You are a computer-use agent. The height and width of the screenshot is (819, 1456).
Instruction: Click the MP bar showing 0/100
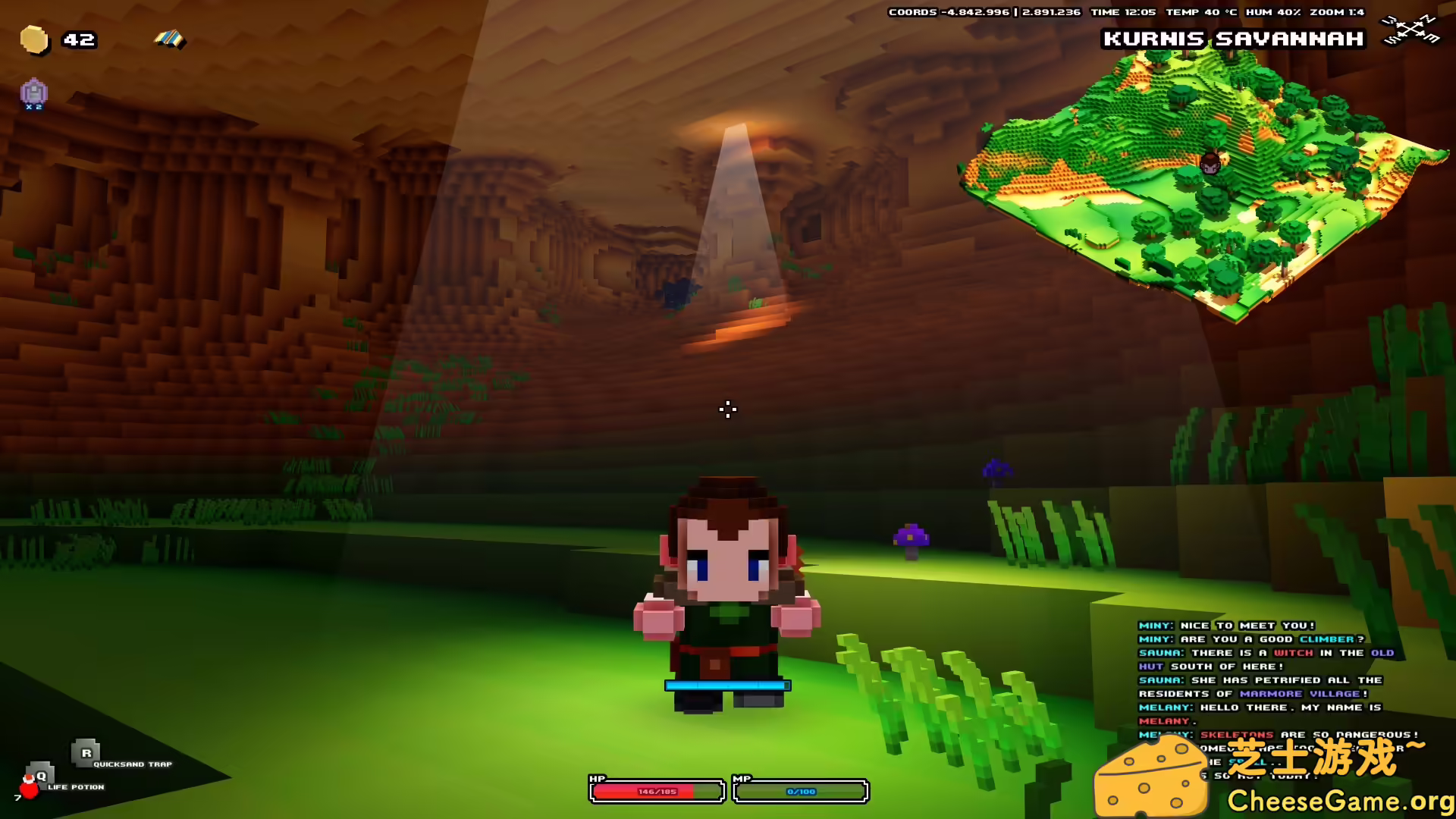(799, 790)
